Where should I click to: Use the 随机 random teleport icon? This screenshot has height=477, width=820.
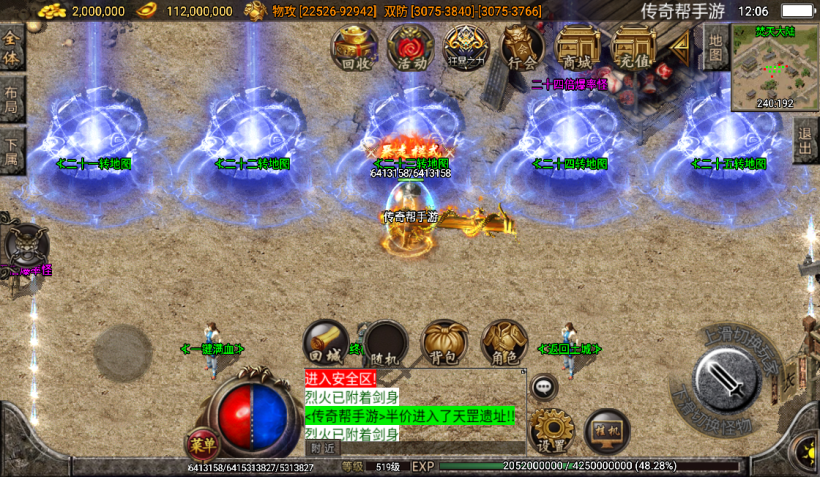(x=383, y=345)
